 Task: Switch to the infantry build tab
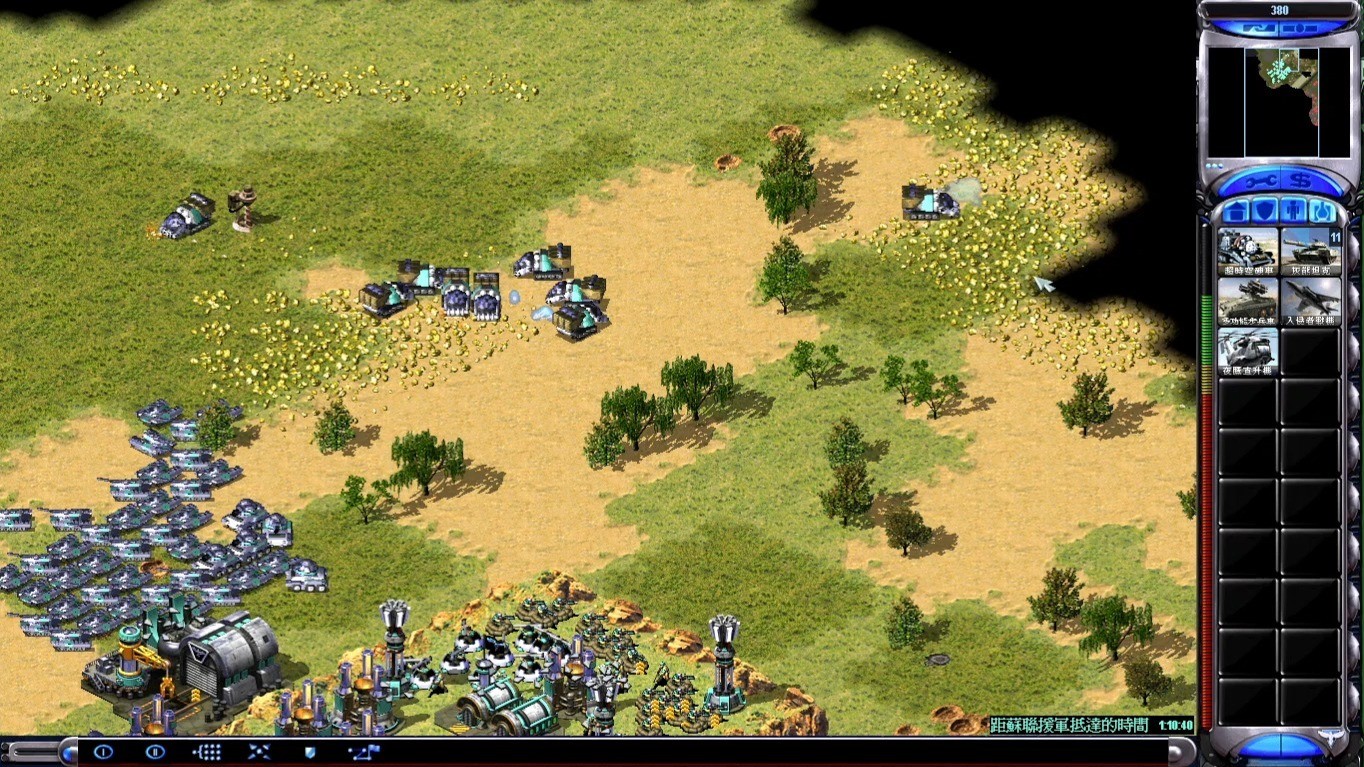(x=1294, y=212)
